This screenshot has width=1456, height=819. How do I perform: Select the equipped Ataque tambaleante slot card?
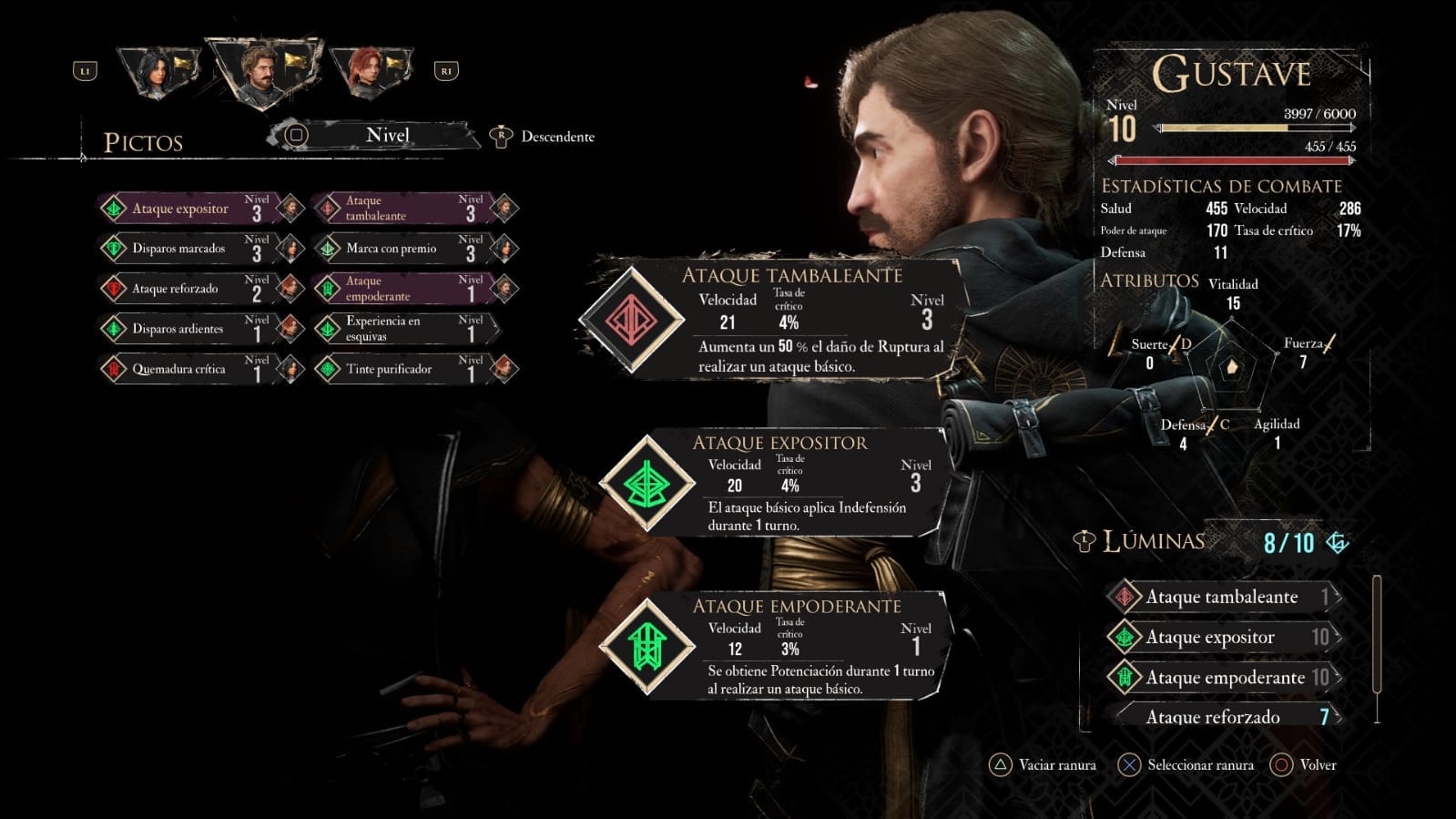point(774,320)
